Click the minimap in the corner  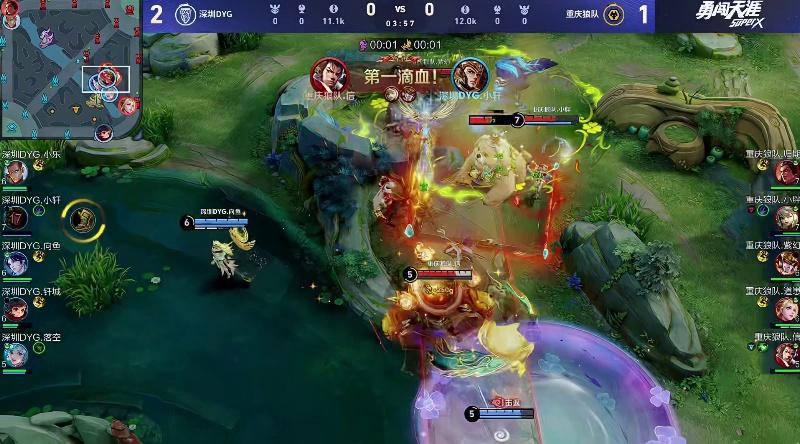click(70, 70)
